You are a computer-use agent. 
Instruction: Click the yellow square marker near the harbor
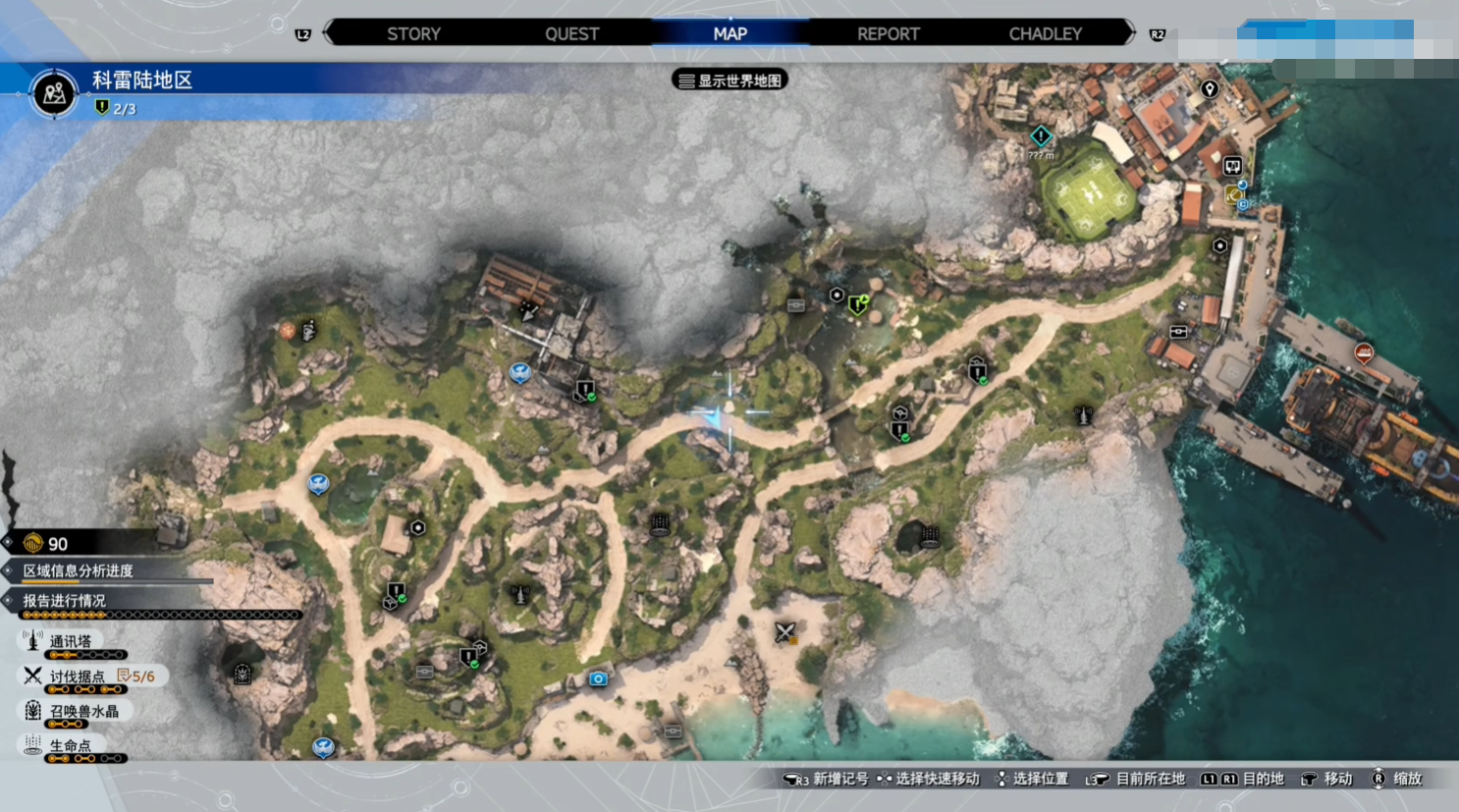click(x=1233, y=195)
